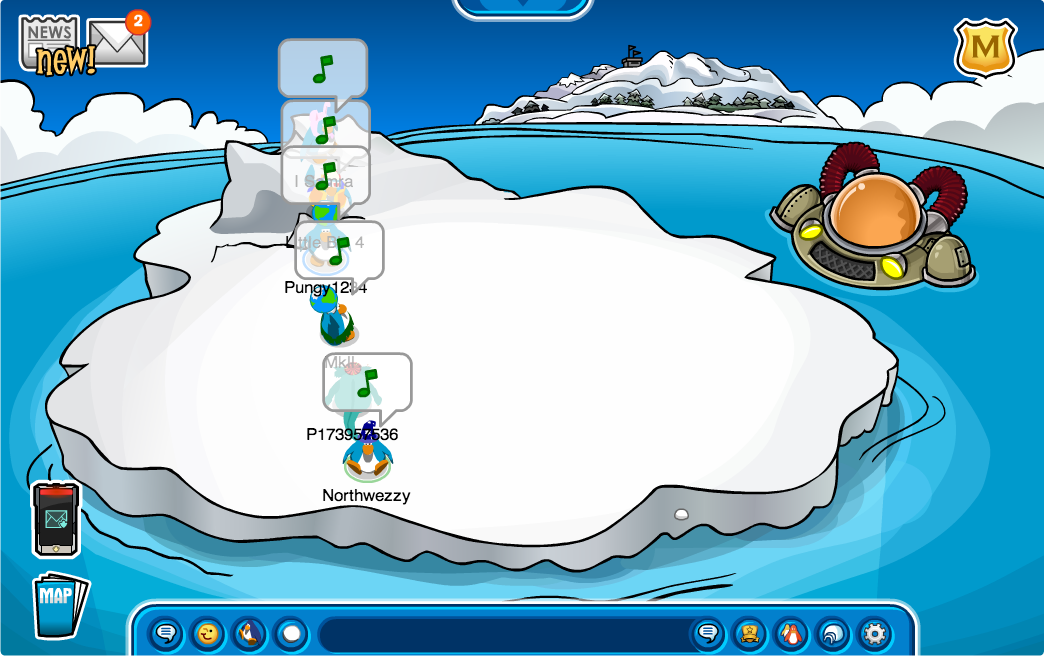Select the throw snowball button
The image size is (1046, 656).
tap(291, 633)
